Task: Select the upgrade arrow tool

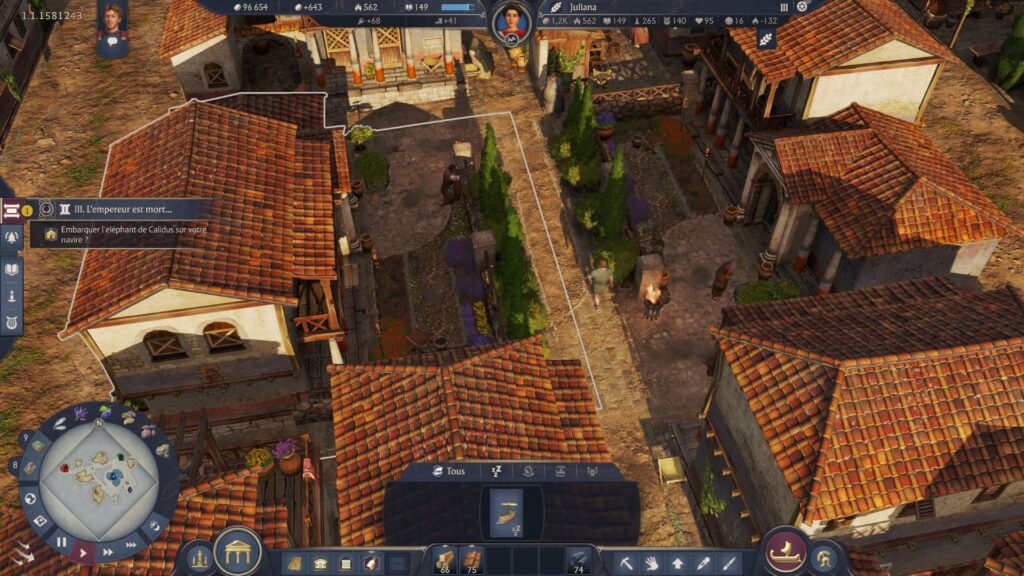Action: [678, 563]
